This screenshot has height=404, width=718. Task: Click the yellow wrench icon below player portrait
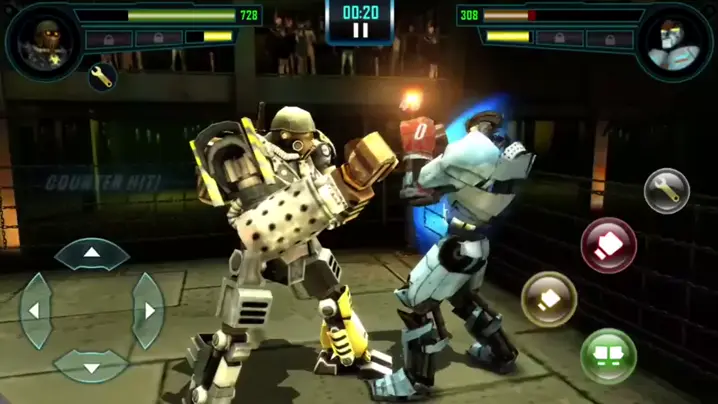[102, 77]
